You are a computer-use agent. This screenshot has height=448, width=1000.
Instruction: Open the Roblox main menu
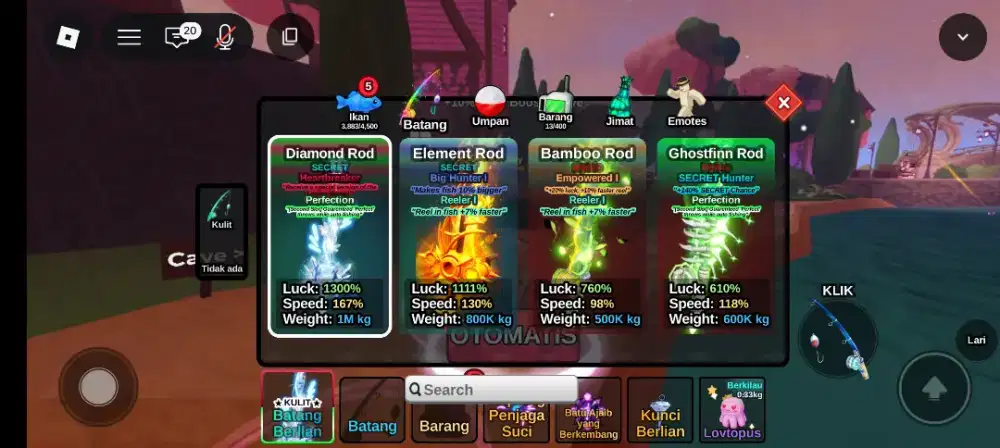(x=67, y=37)
